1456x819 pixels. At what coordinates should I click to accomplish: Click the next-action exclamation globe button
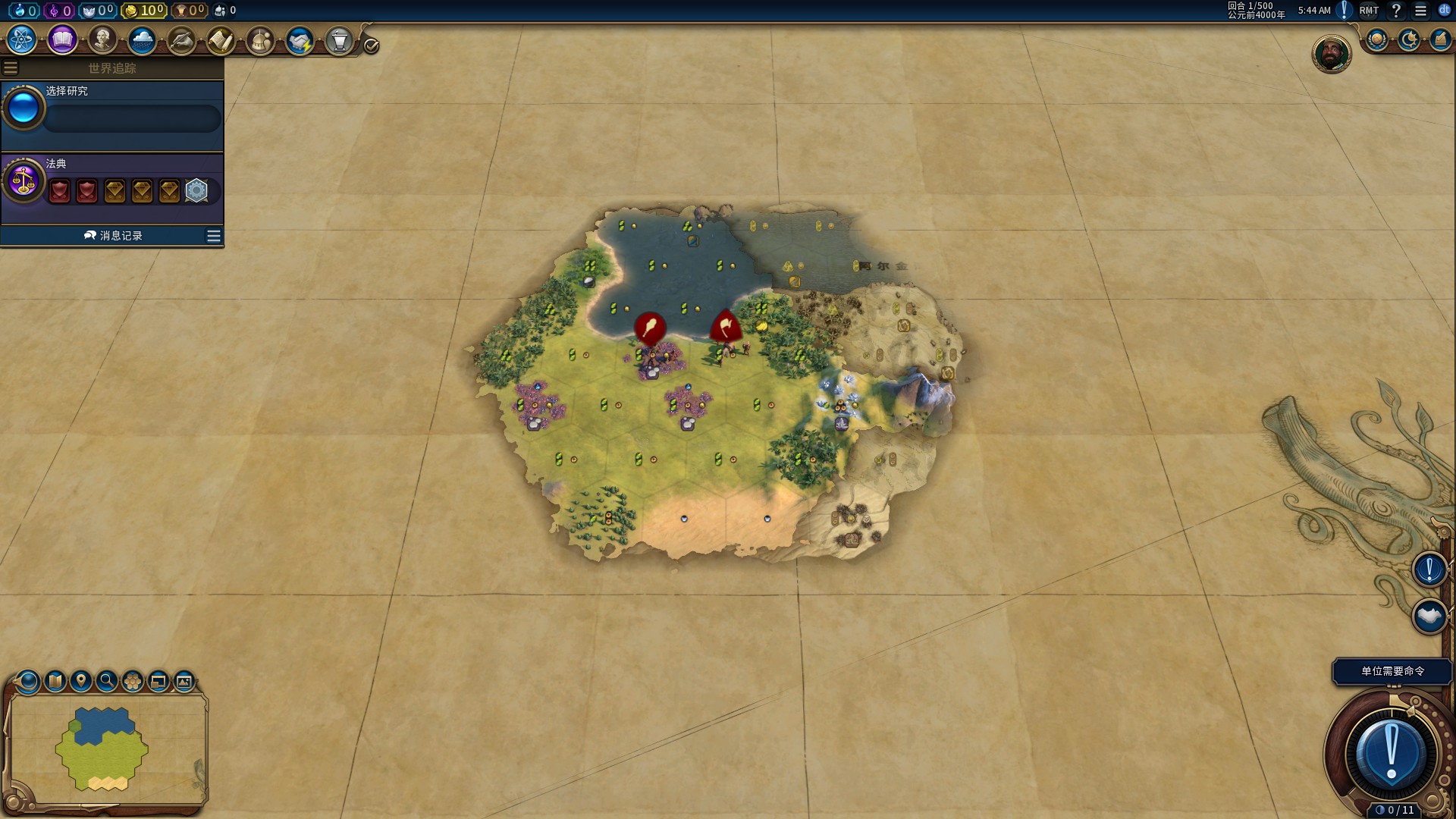point(1391,754)
